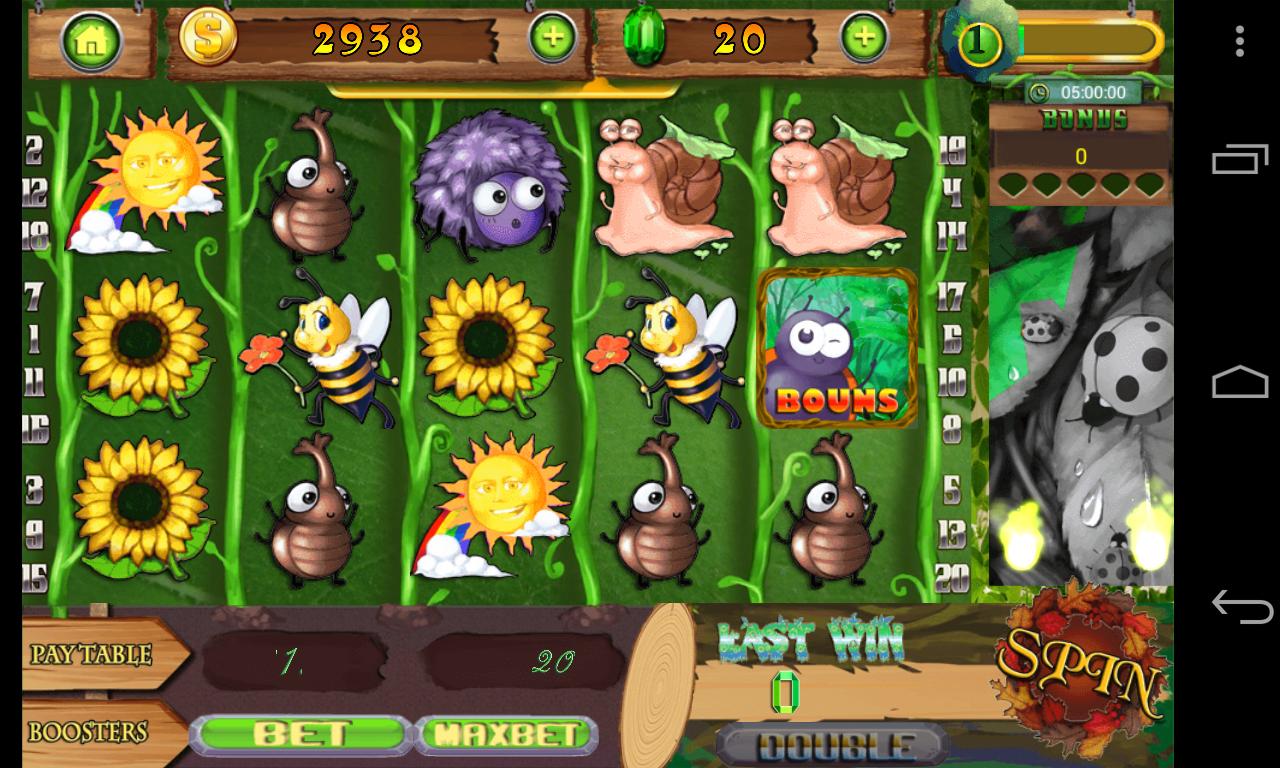Open the three-dot overflow menu
The image size is (1280, 768).
click(1239, 42)
